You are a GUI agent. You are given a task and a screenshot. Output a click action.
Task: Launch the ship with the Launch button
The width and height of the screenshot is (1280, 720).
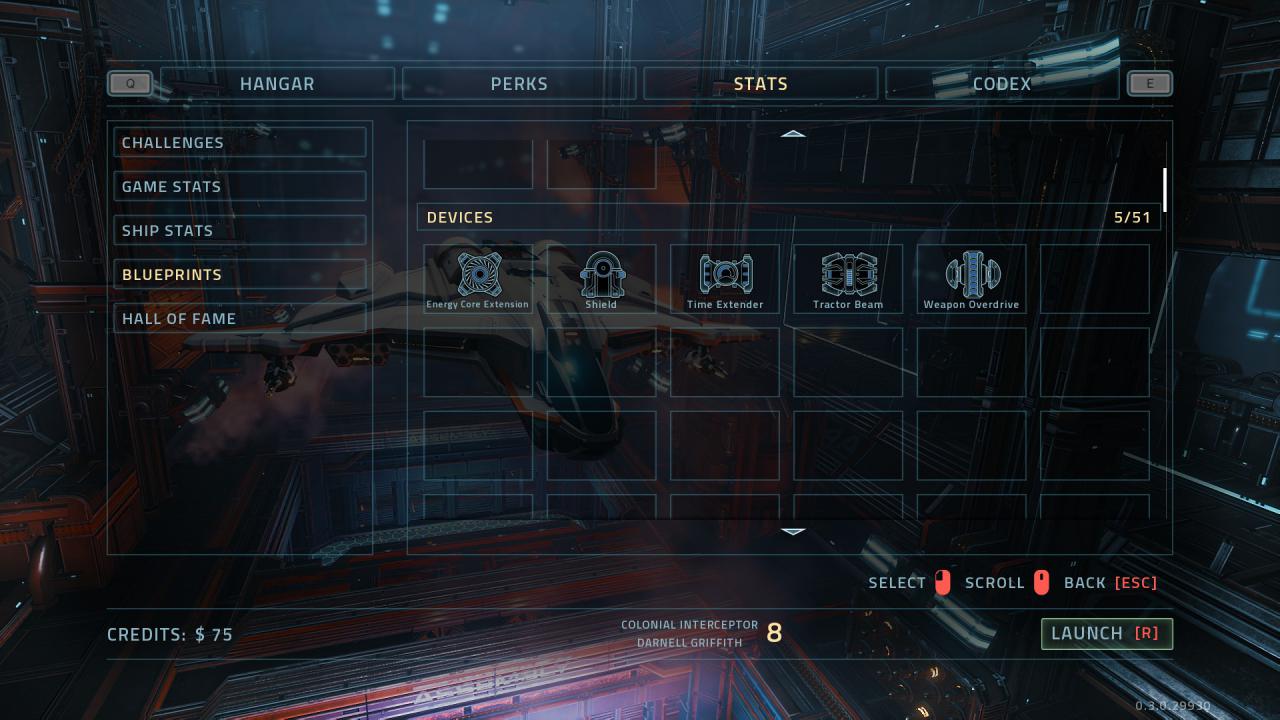1106,633
